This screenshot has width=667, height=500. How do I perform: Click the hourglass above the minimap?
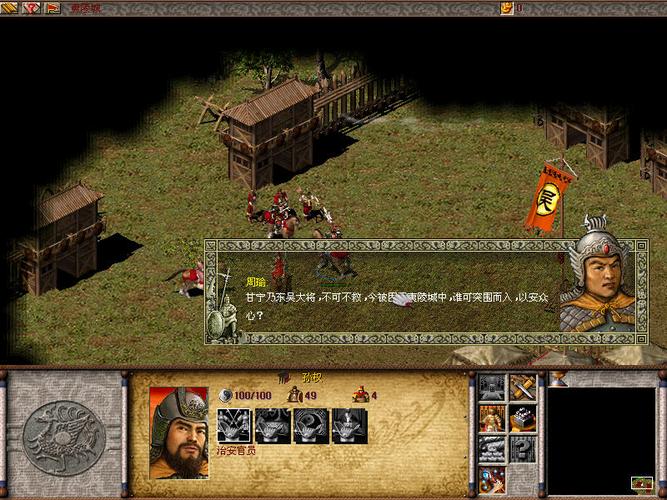coord(559,379)
